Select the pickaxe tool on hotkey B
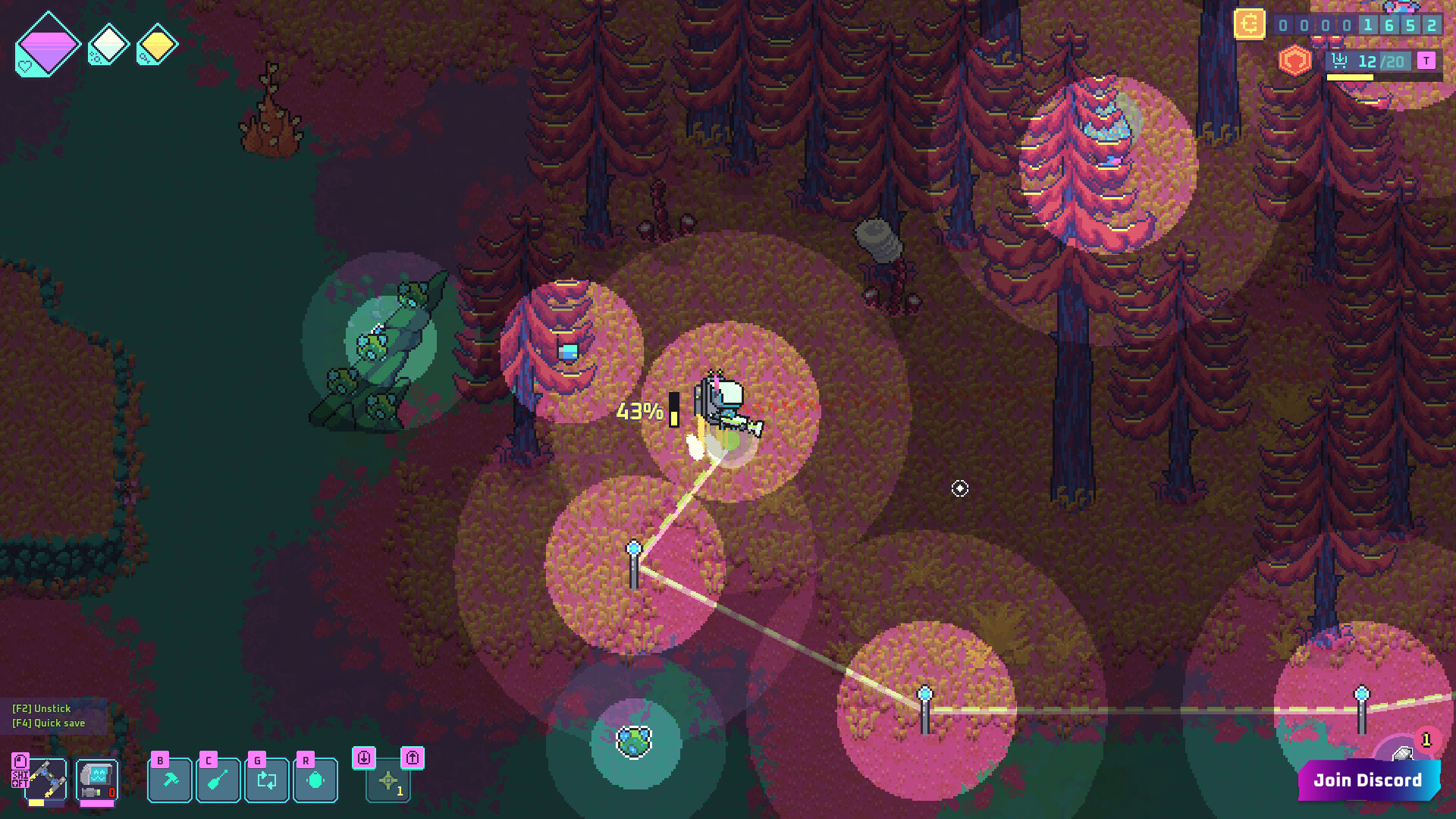Viewport: 1456px width, 819px height. click(x=169, y=779)
